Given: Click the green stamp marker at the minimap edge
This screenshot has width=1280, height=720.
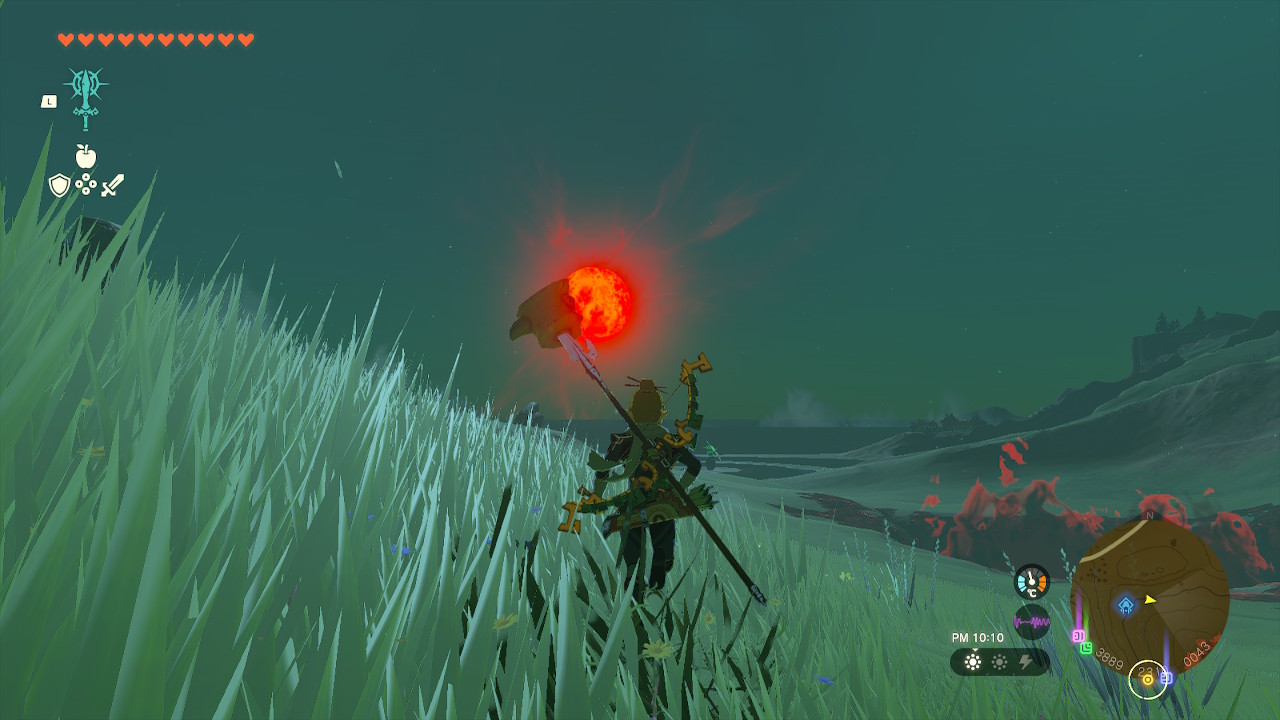Looking at the screenshot, I should point(1086,648).
